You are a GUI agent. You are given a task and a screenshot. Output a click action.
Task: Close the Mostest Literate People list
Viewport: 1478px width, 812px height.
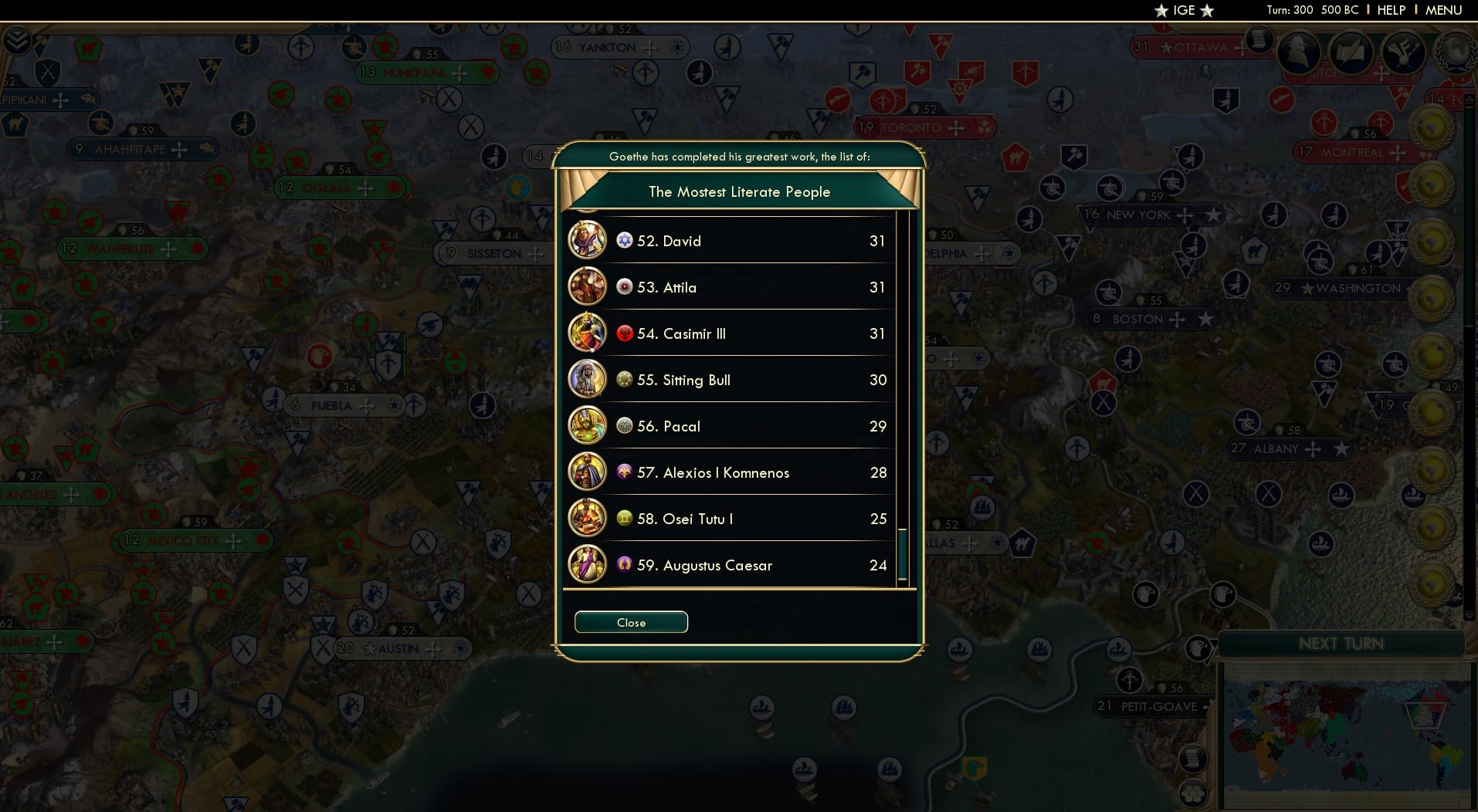631,622
